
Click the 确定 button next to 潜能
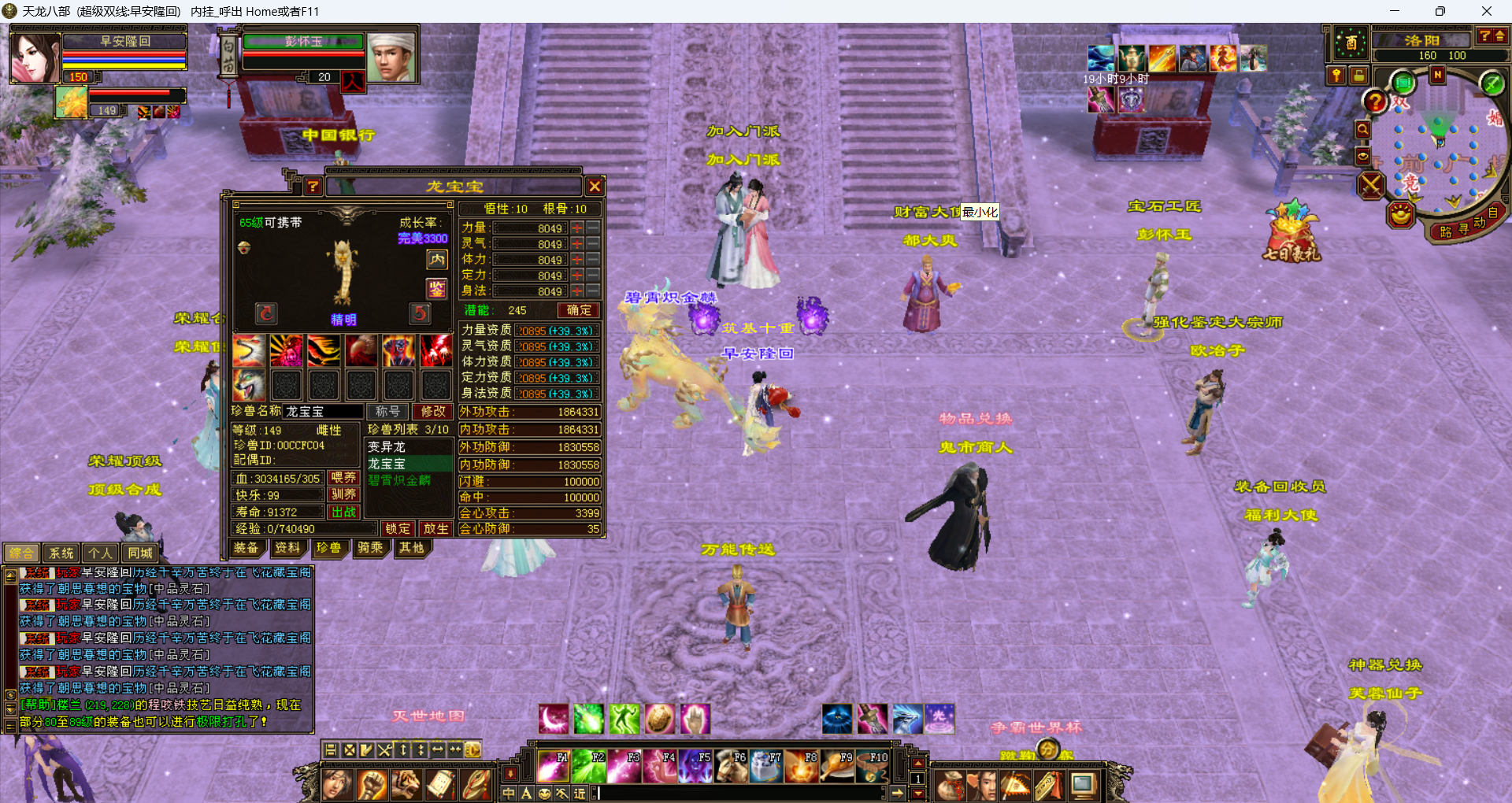(x=579, y=310)
